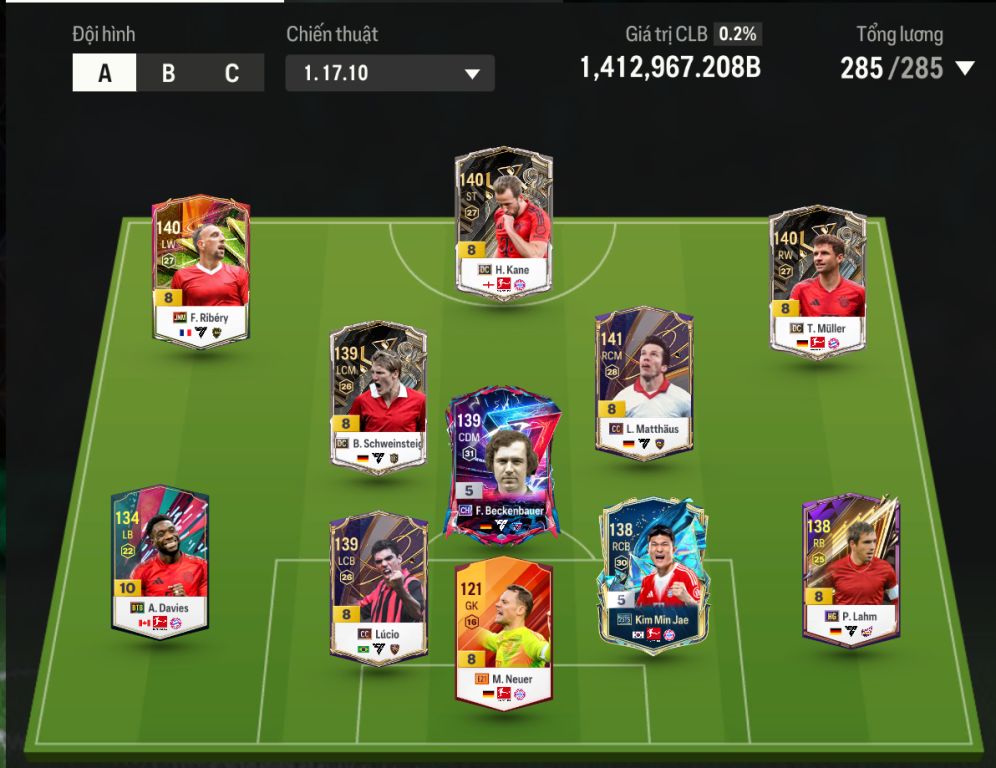Pick the B. Schweinsteiger midfielder card
996x768 pixels.
click(378, 395)
